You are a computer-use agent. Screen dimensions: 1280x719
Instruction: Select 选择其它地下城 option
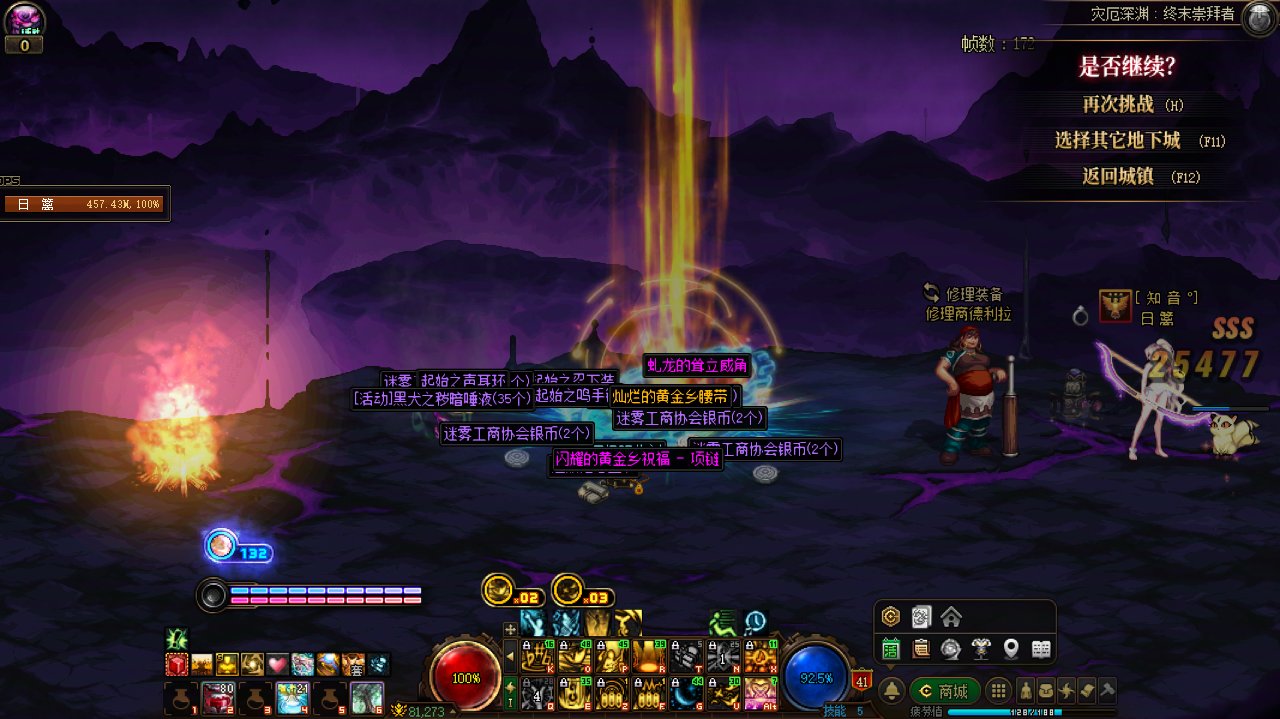pyautogui.click(x=1118, y=140)
